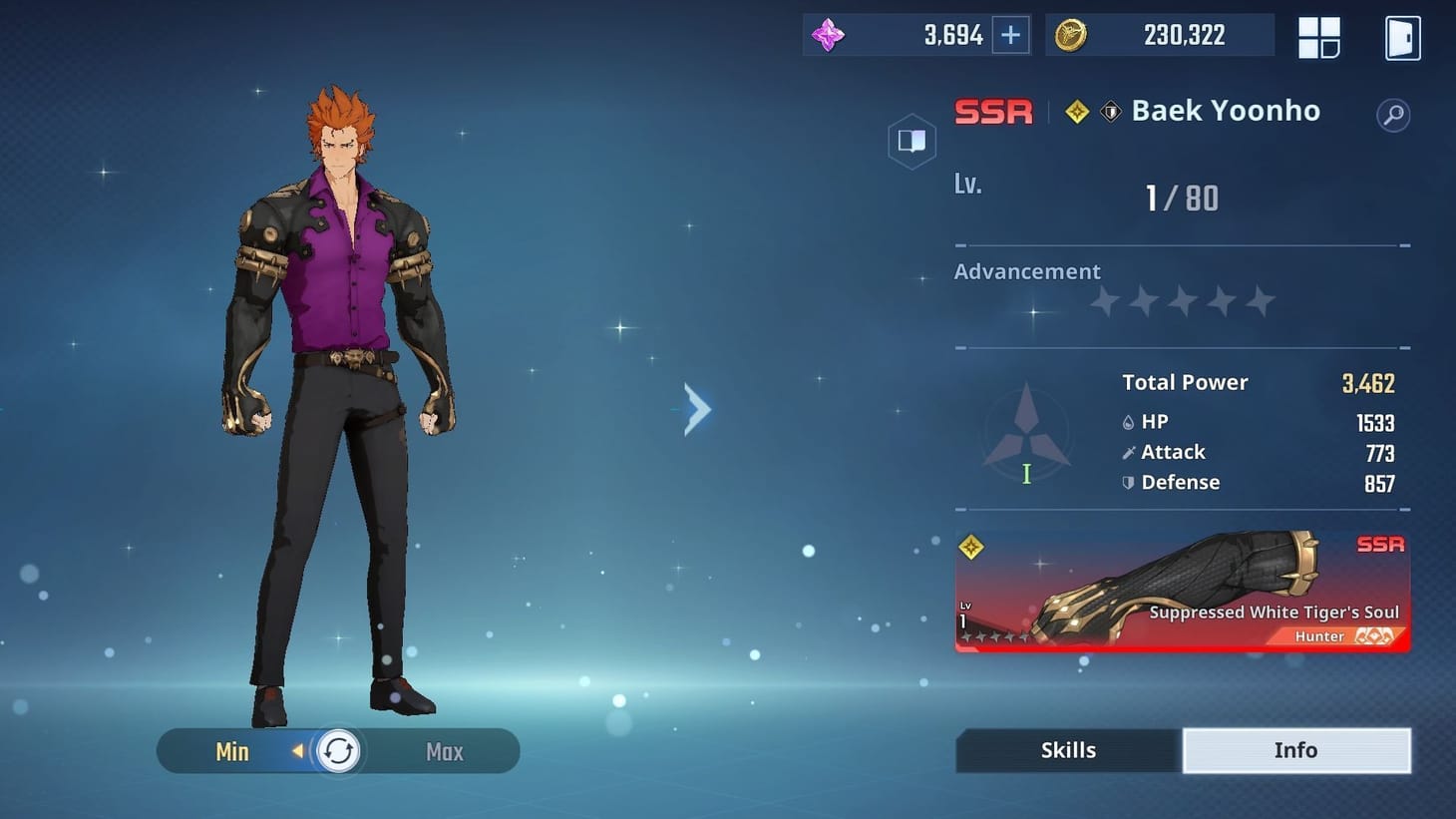Switch to the Skills tab
The image size is (1456, 819).
pos(1068,749)
